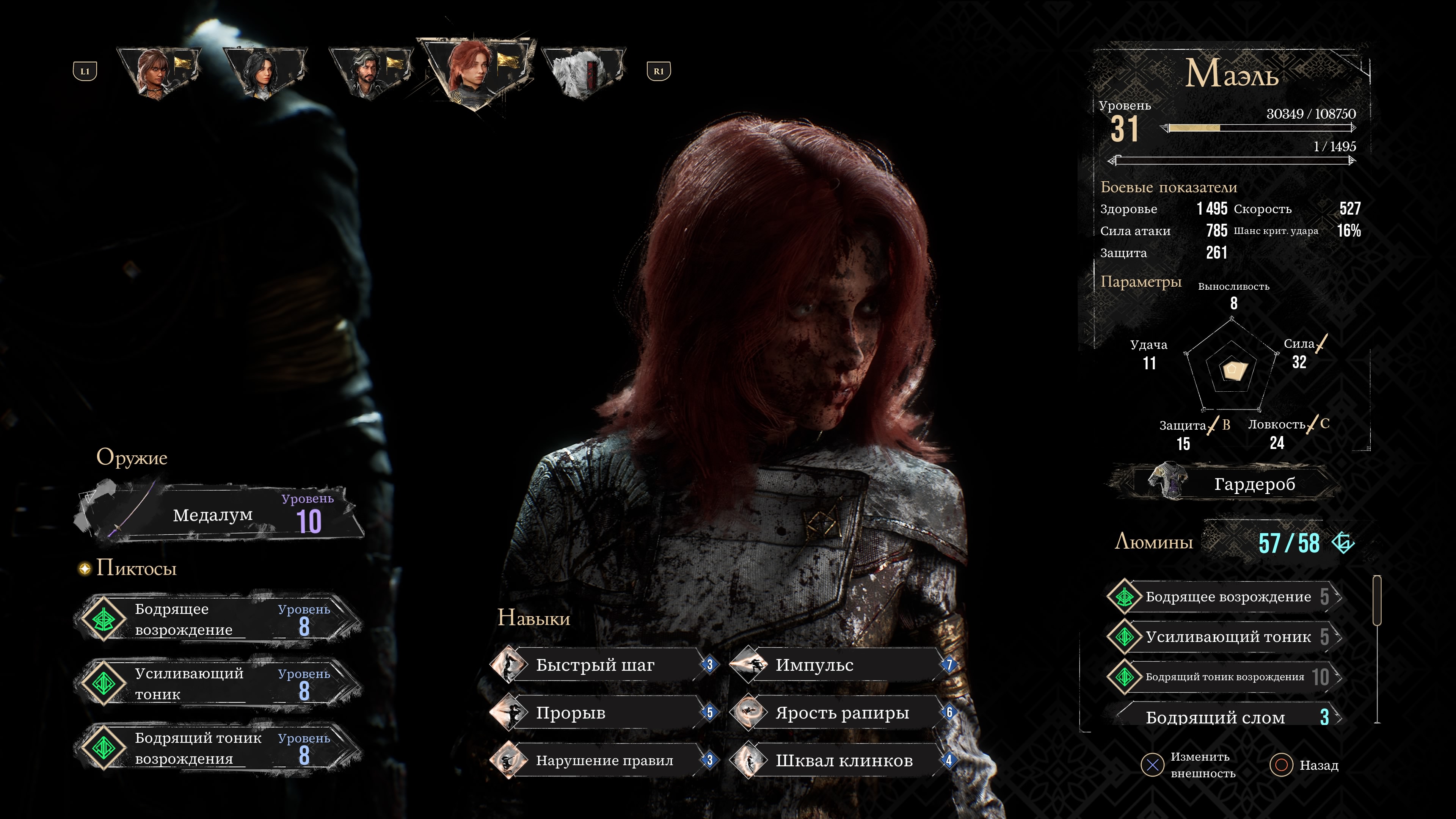Select the Усиливающий тоник lumina costing 5

click(1224, 637)
